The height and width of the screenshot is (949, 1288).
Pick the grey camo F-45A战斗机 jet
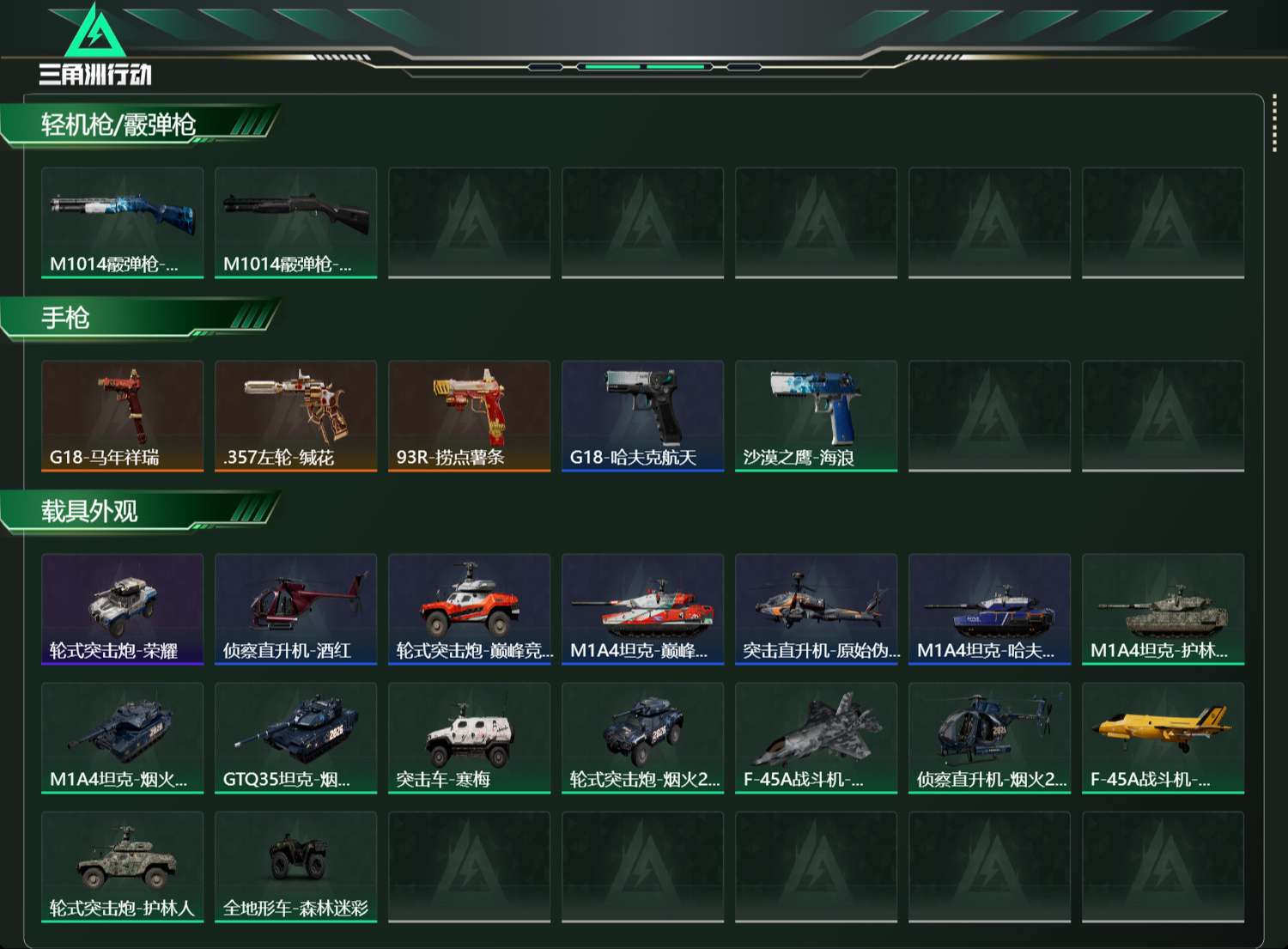pyautogui.click(x=817, y=738)
